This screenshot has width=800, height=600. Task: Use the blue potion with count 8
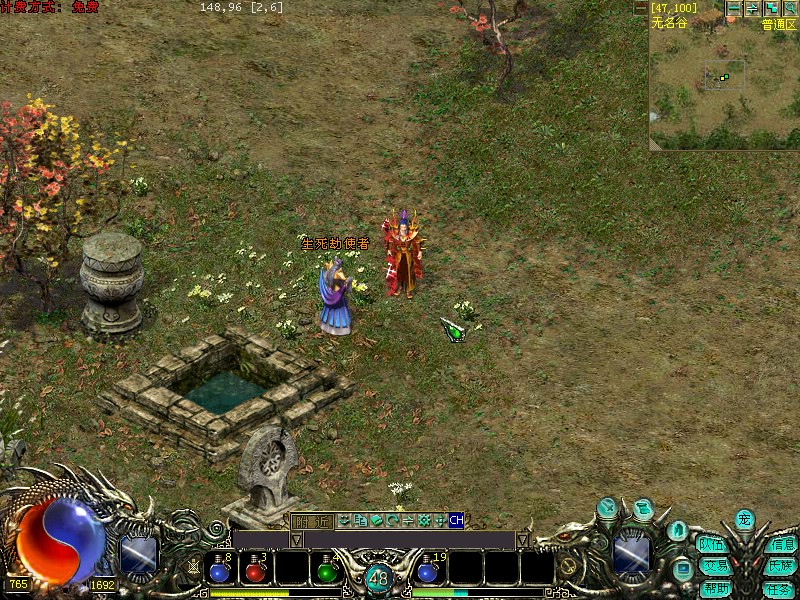pos(220,568)
